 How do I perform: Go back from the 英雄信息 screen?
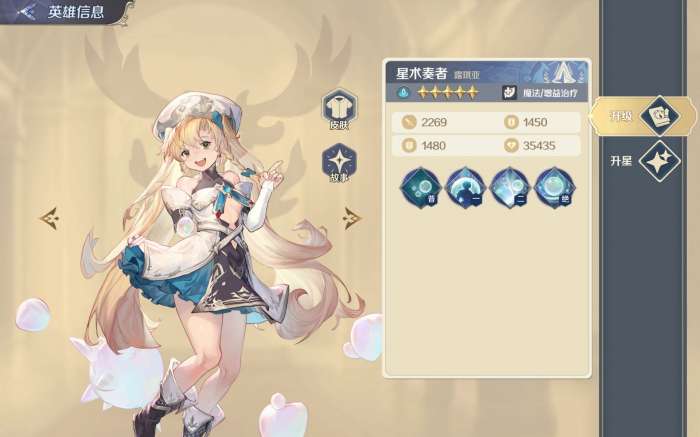[26, 12]
